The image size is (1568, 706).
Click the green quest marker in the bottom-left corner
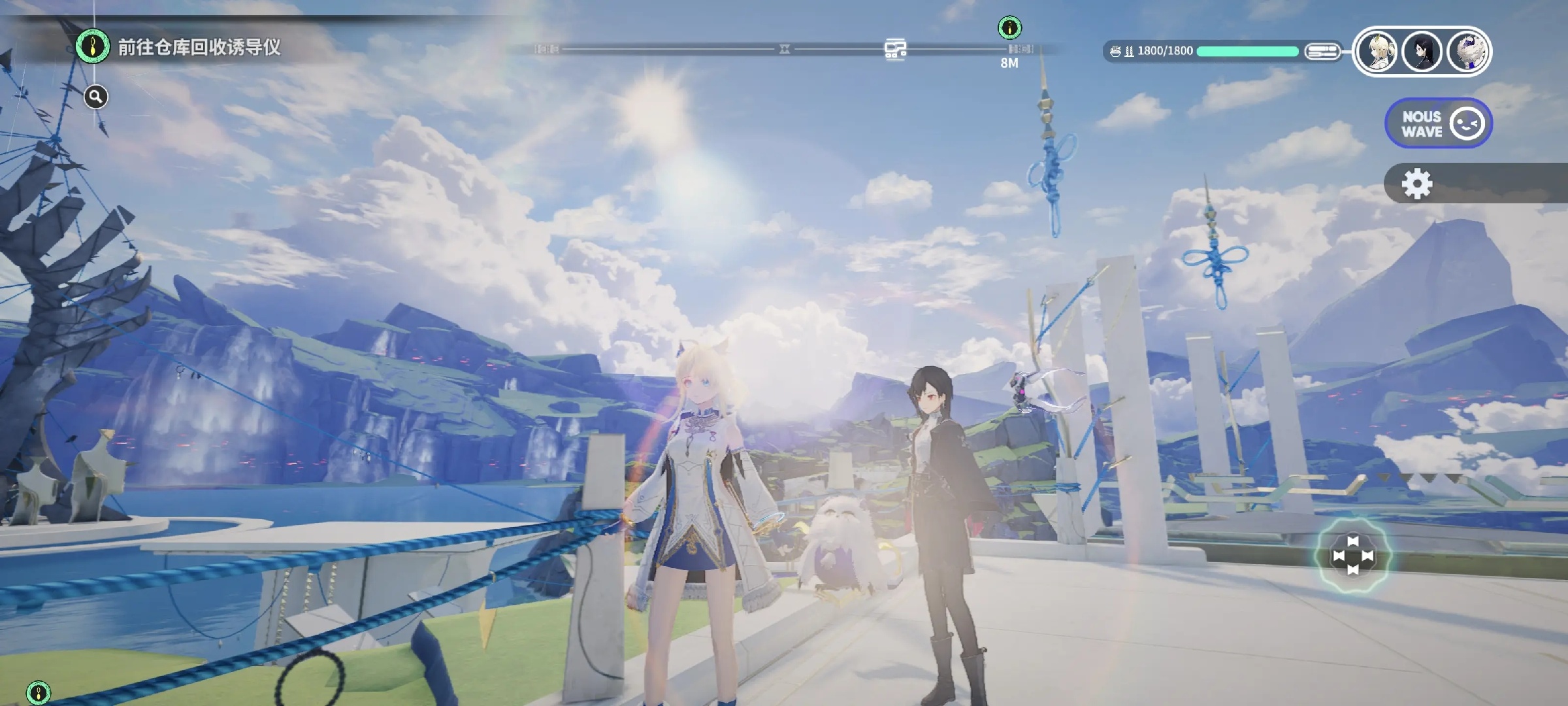click(x=38, y=692)
